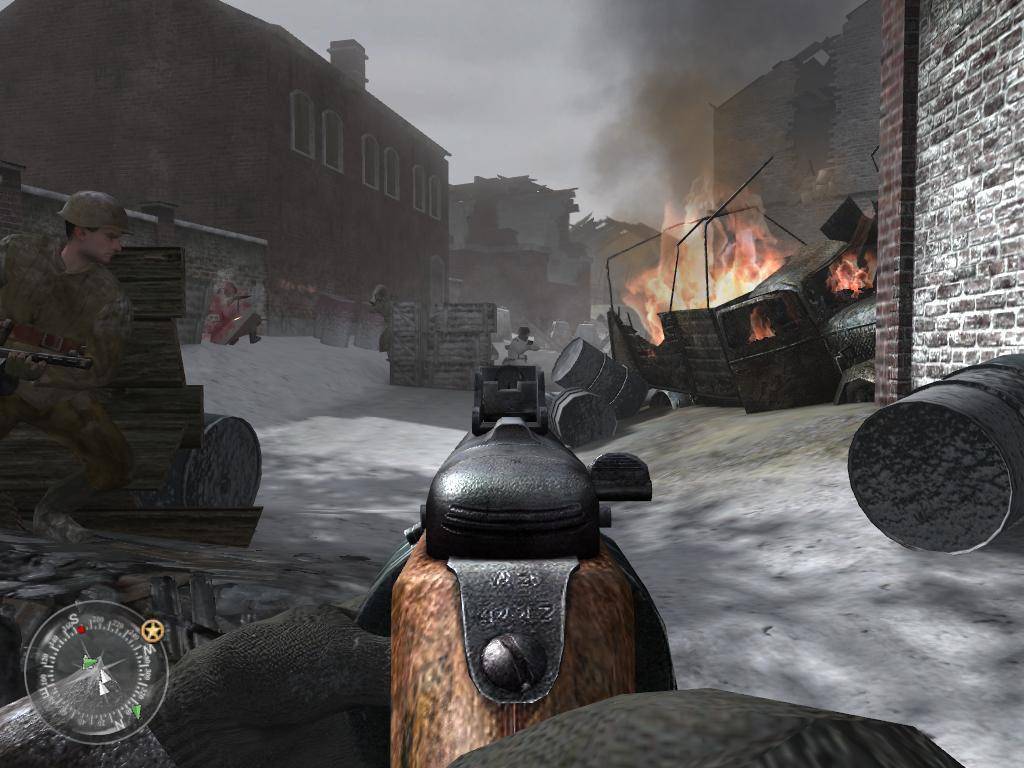Click the red enemy dot on compass

[x=81, y=631]
